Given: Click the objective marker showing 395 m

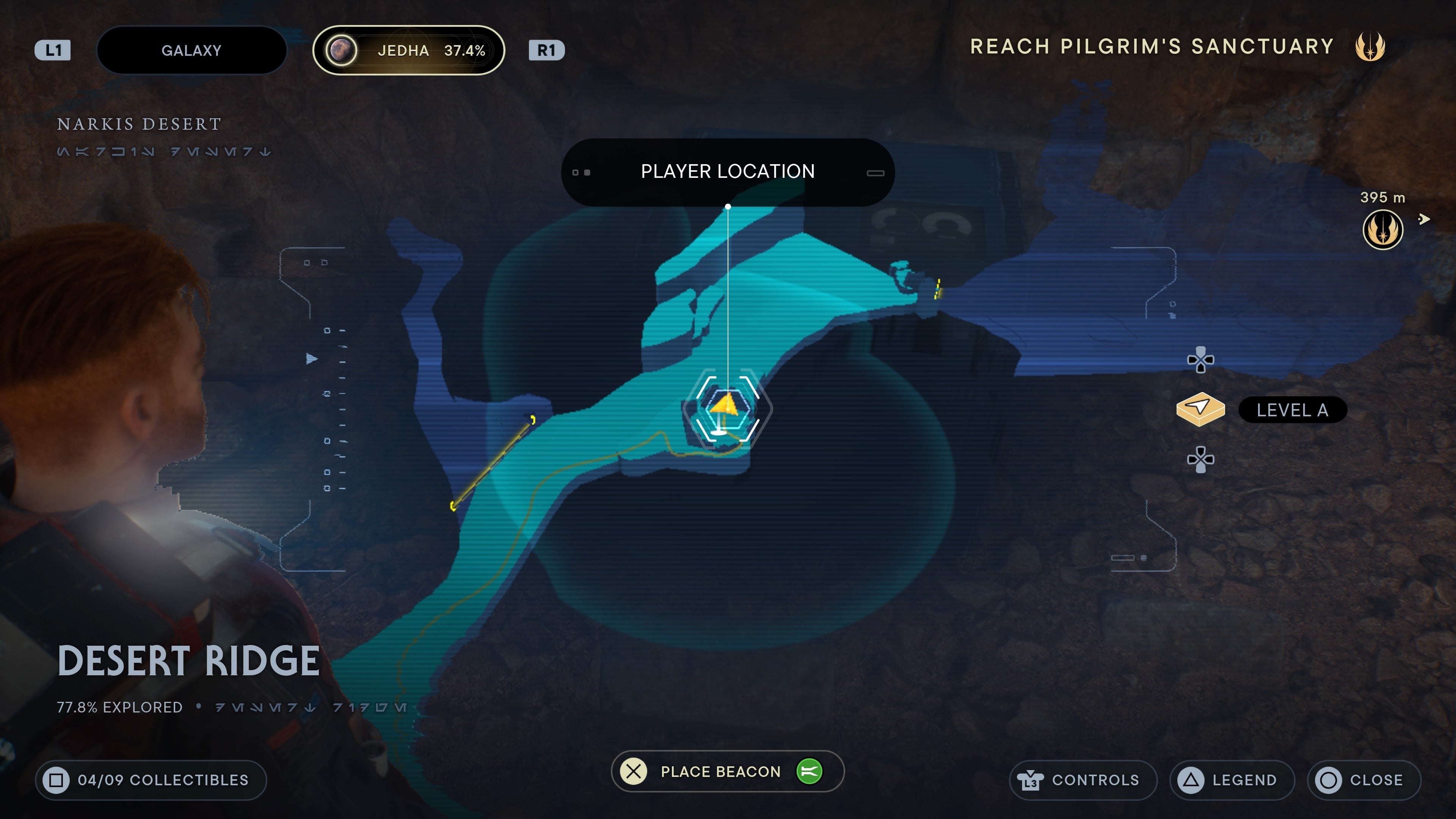Looking at the screenshot, I should point(1382,229).
